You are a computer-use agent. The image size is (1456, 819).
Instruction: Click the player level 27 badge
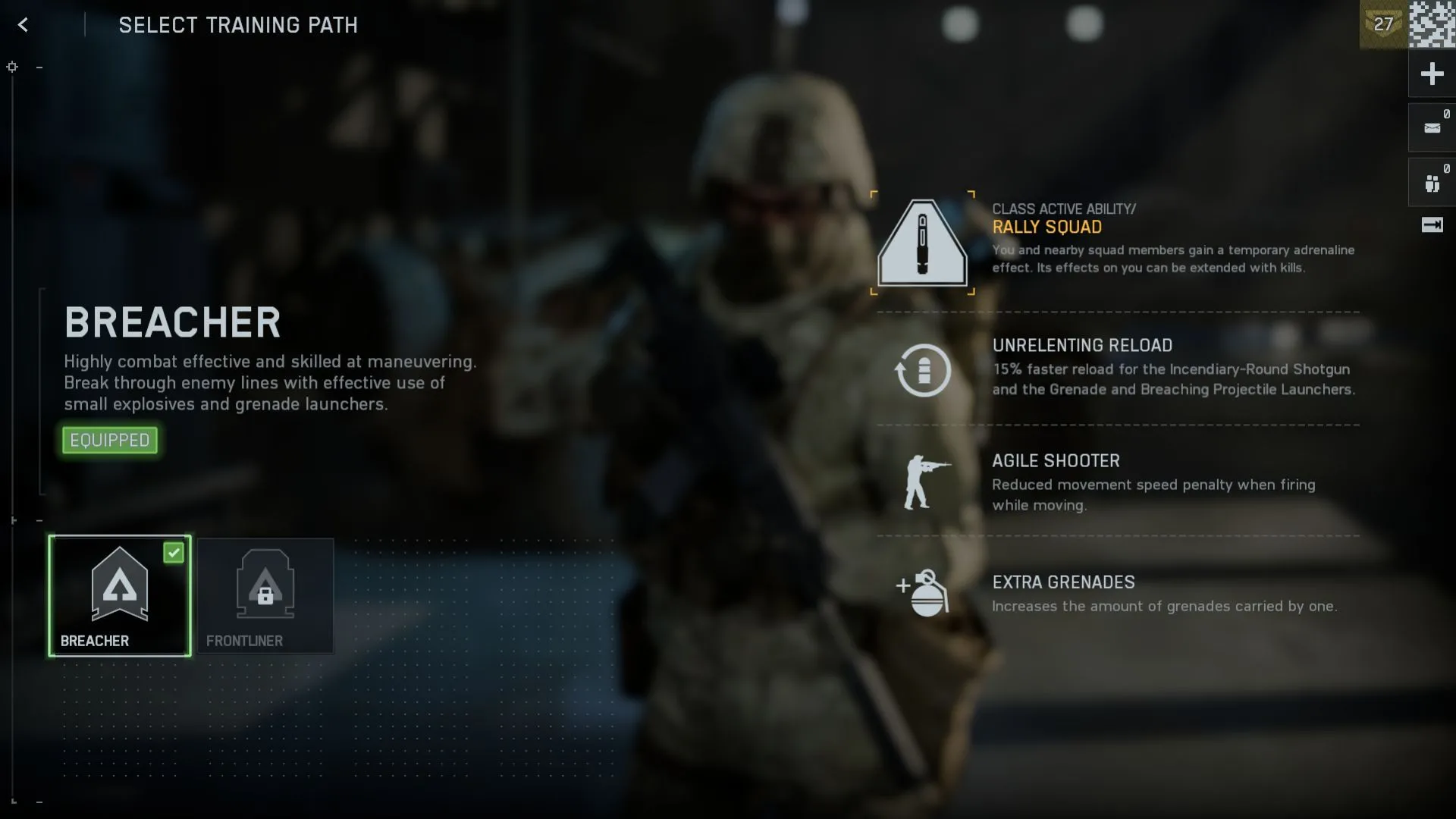click(1382, 24)
